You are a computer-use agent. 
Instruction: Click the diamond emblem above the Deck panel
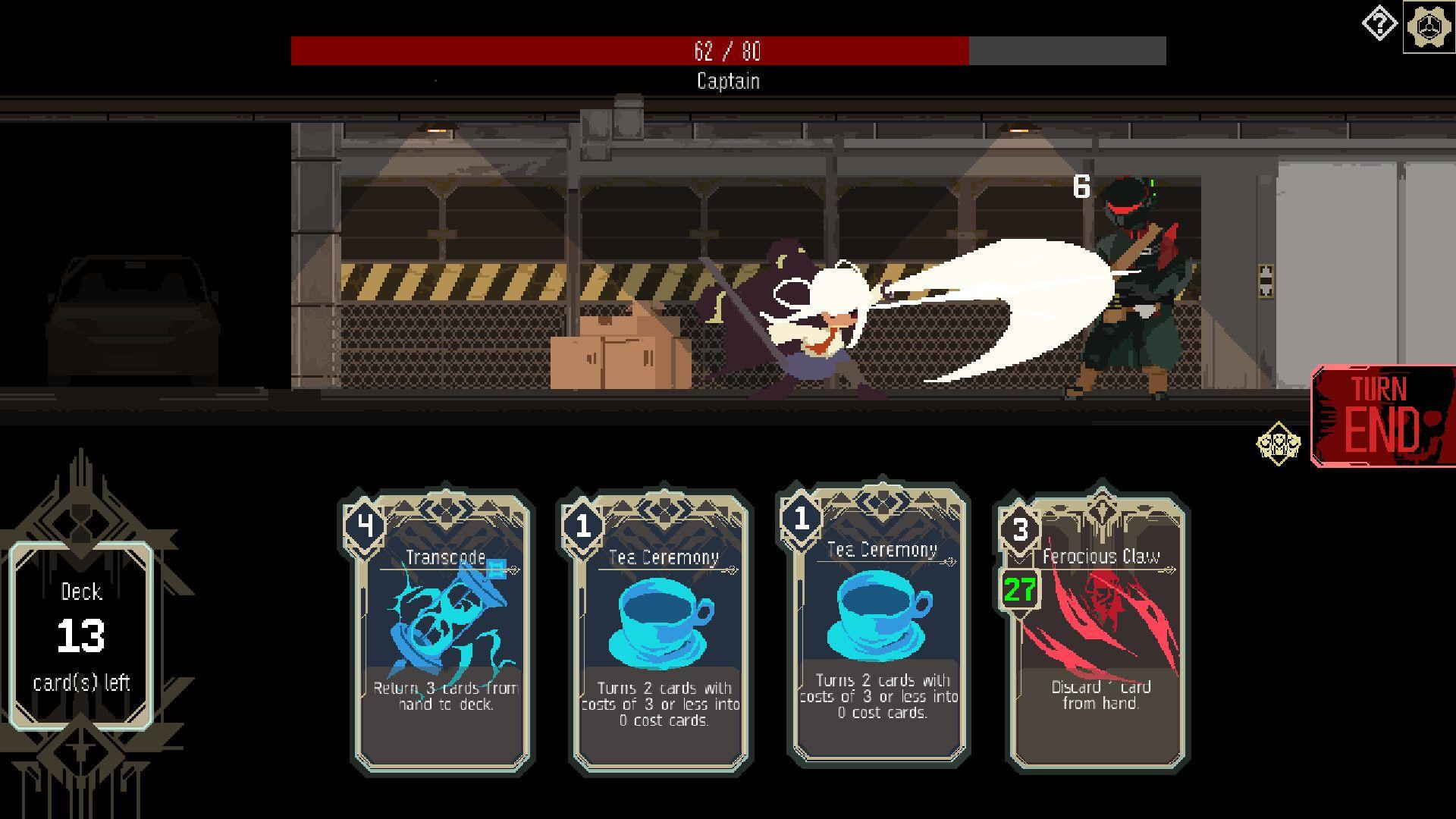pyautogui.click(x=80, y=523)
